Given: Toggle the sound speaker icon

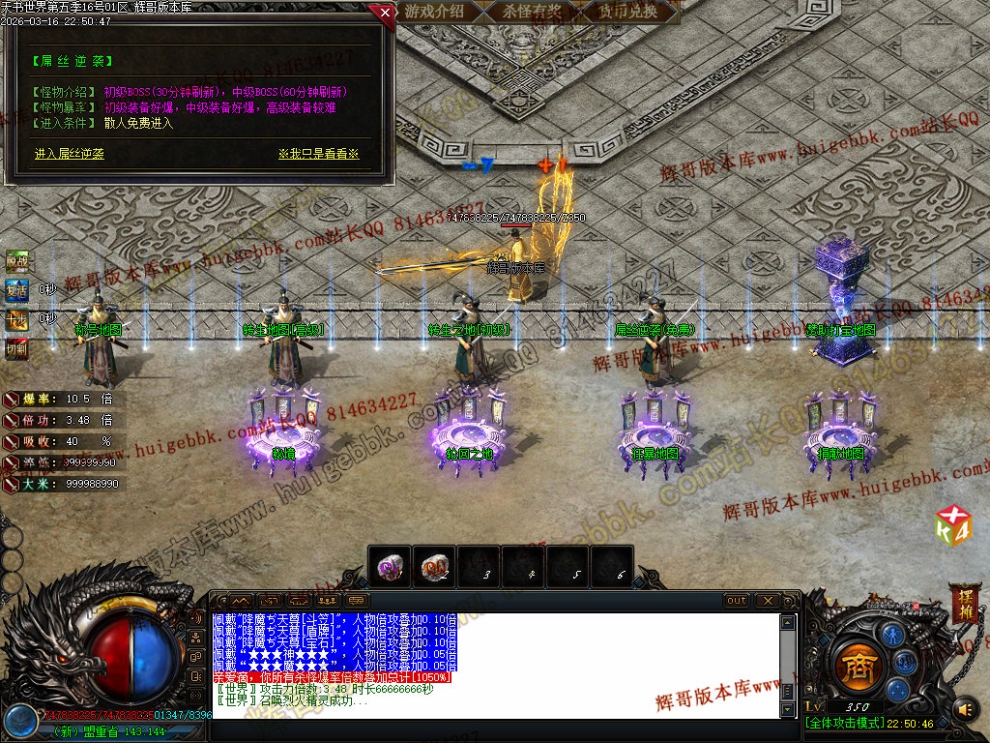Looking at the screenshot, I should pyautogui.click(x=965, y=709).
